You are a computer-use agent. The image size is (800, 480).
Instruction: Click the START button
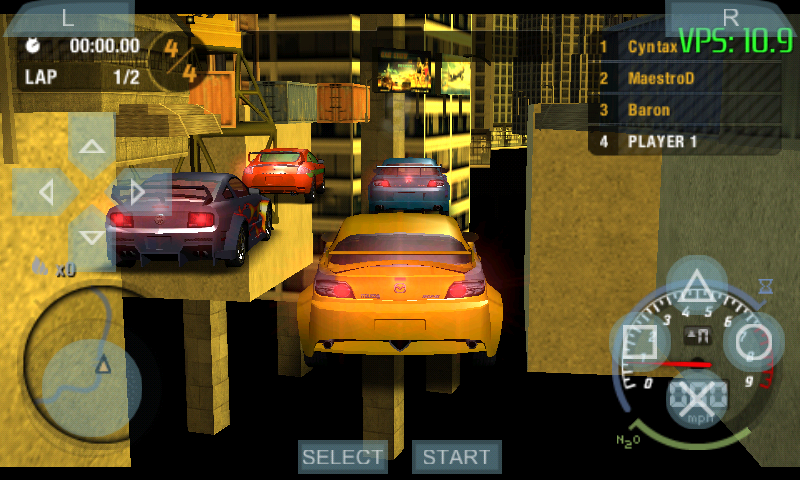point(457,457)
